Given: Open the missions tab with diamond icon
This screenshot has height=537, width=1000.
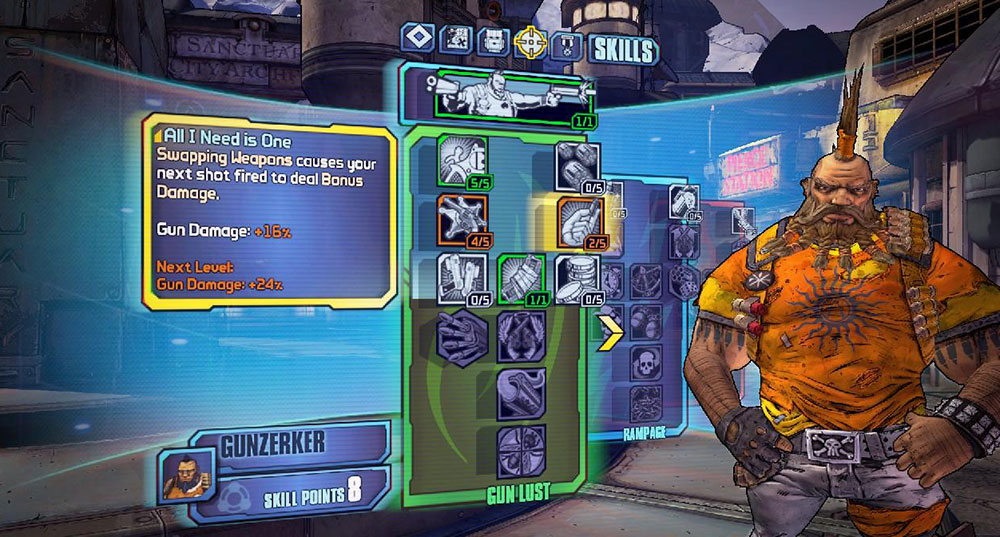Looking at the screenshot, I should (417, 39).
